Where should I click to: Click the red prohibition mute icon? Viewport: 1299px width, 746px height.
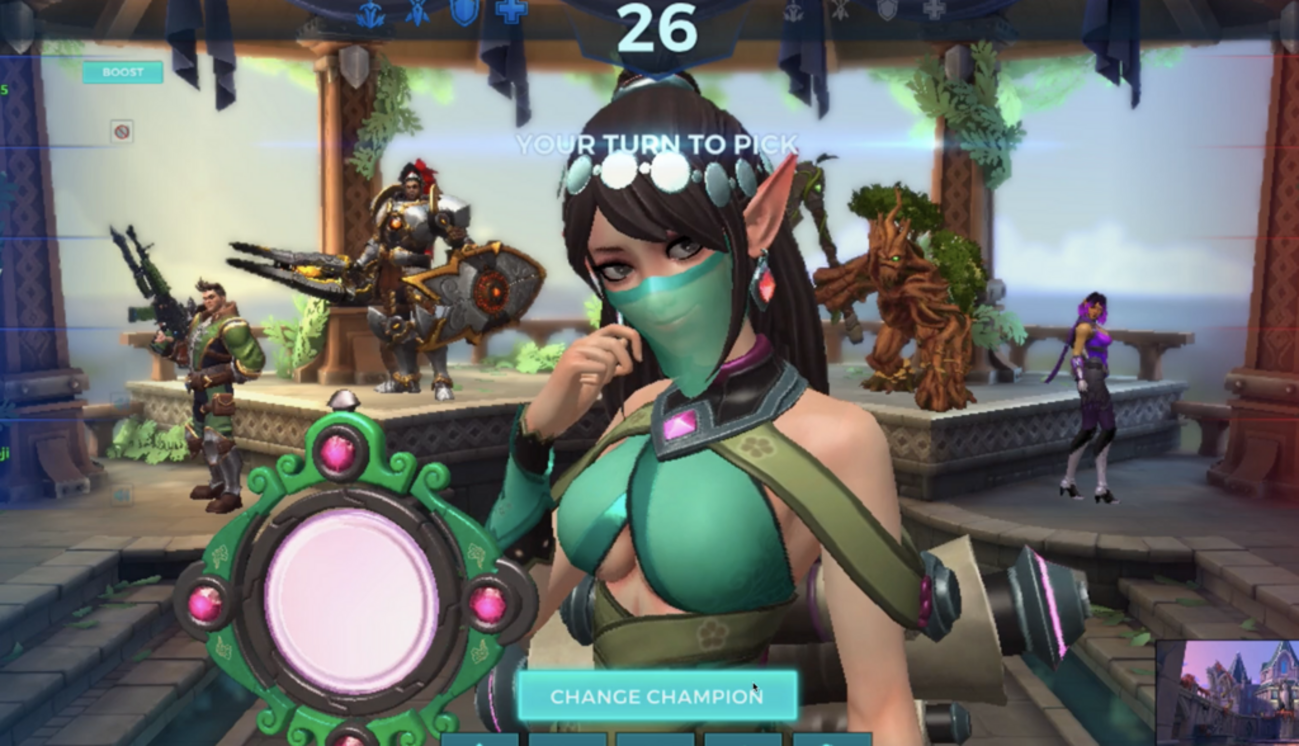pyautogui.click(x=122, y=131)
